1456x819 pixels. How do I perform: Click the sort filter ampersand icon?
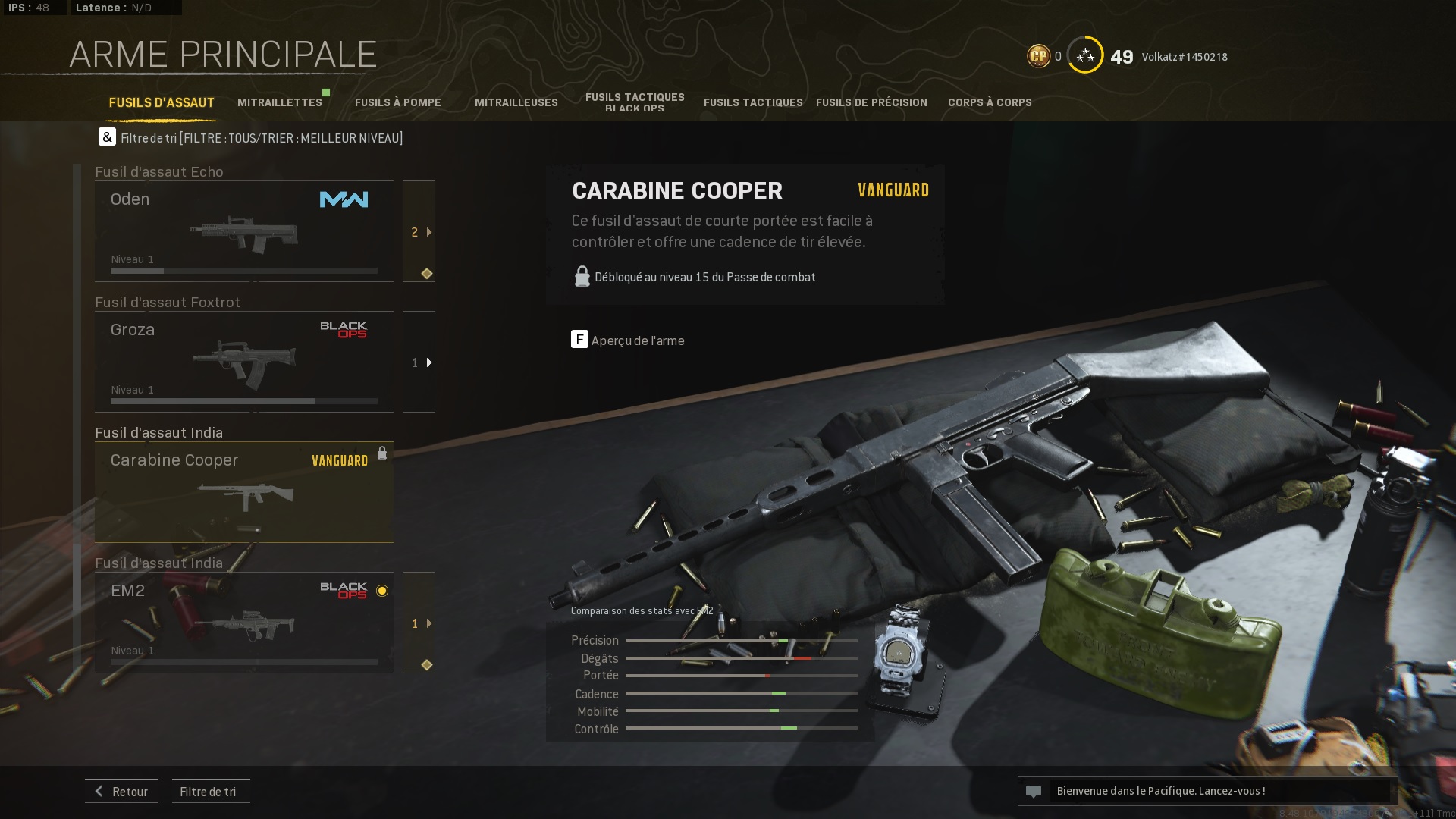coord(106,137)
